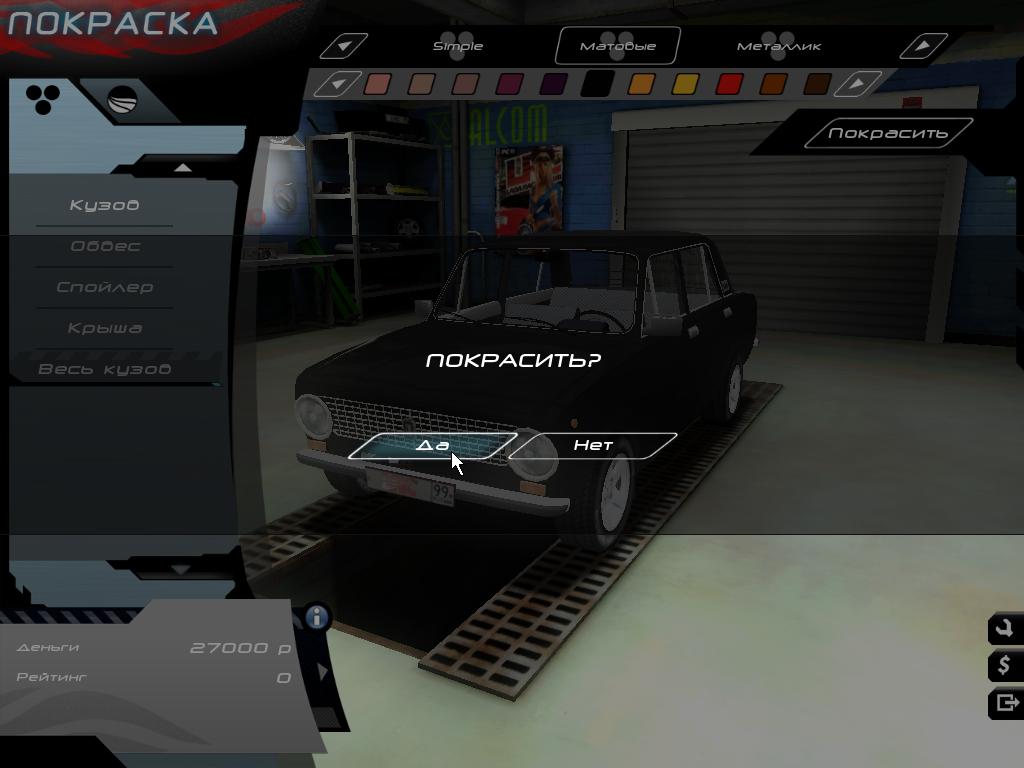This screenshot has width=1024, height=768.
Task: Open the three-dots paint tab
Action: click(43, 98)
